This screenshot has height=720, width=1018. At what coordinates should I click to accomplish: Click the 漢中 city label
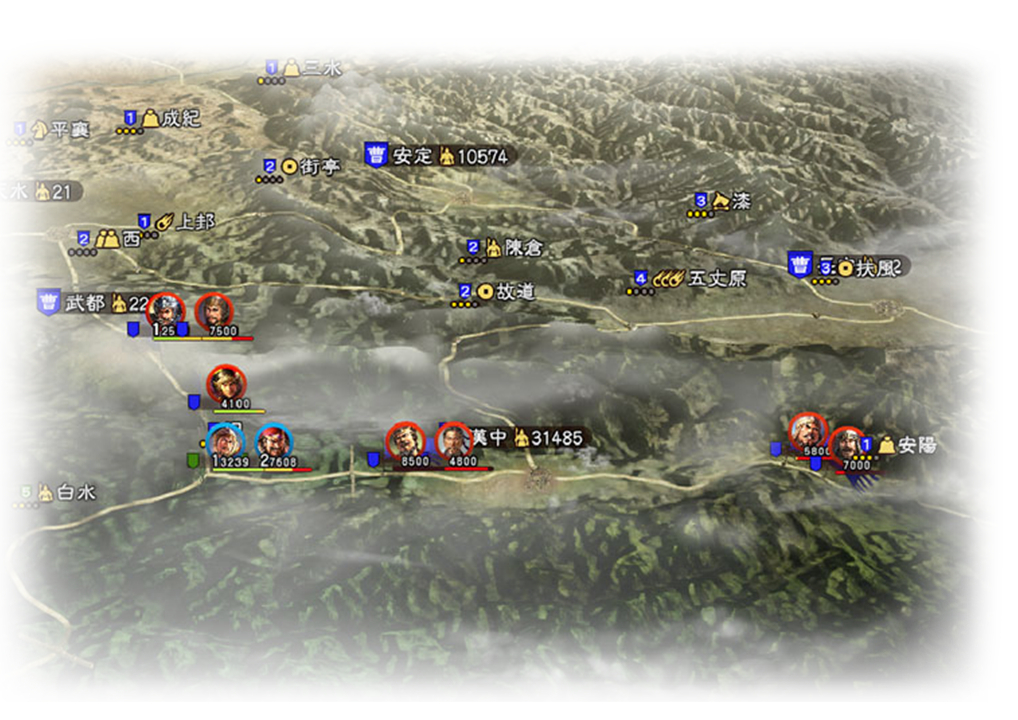click(489, 438)
